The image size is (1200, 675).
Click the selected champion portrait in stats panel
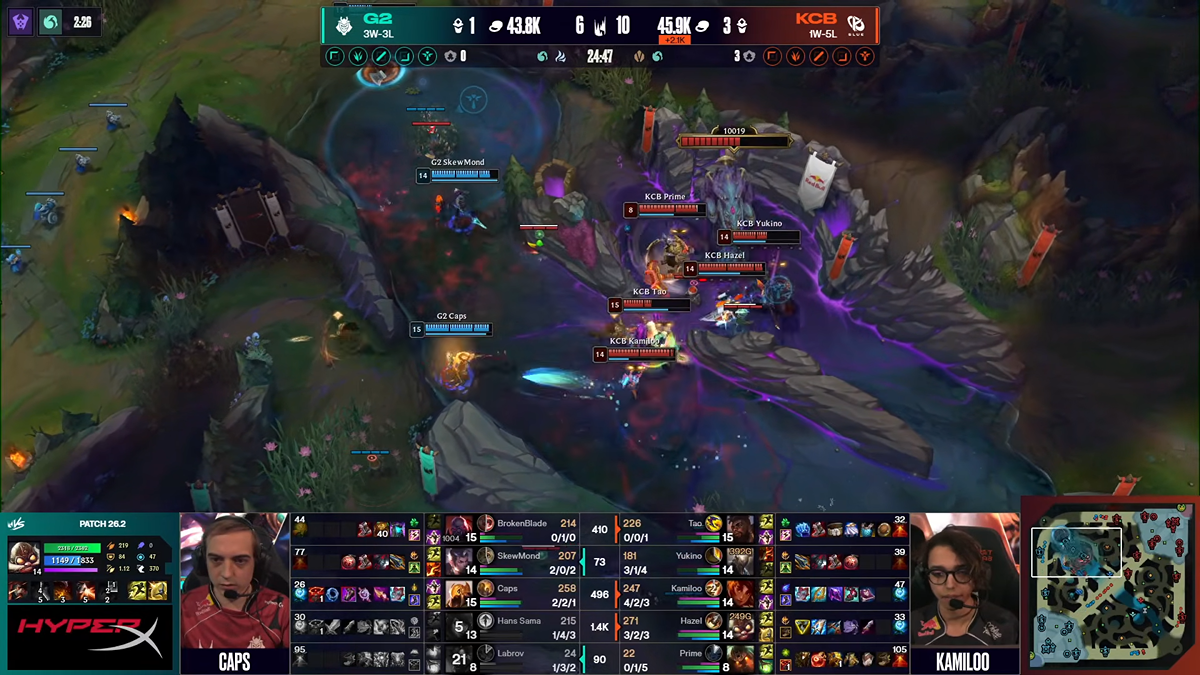point(22,556)
